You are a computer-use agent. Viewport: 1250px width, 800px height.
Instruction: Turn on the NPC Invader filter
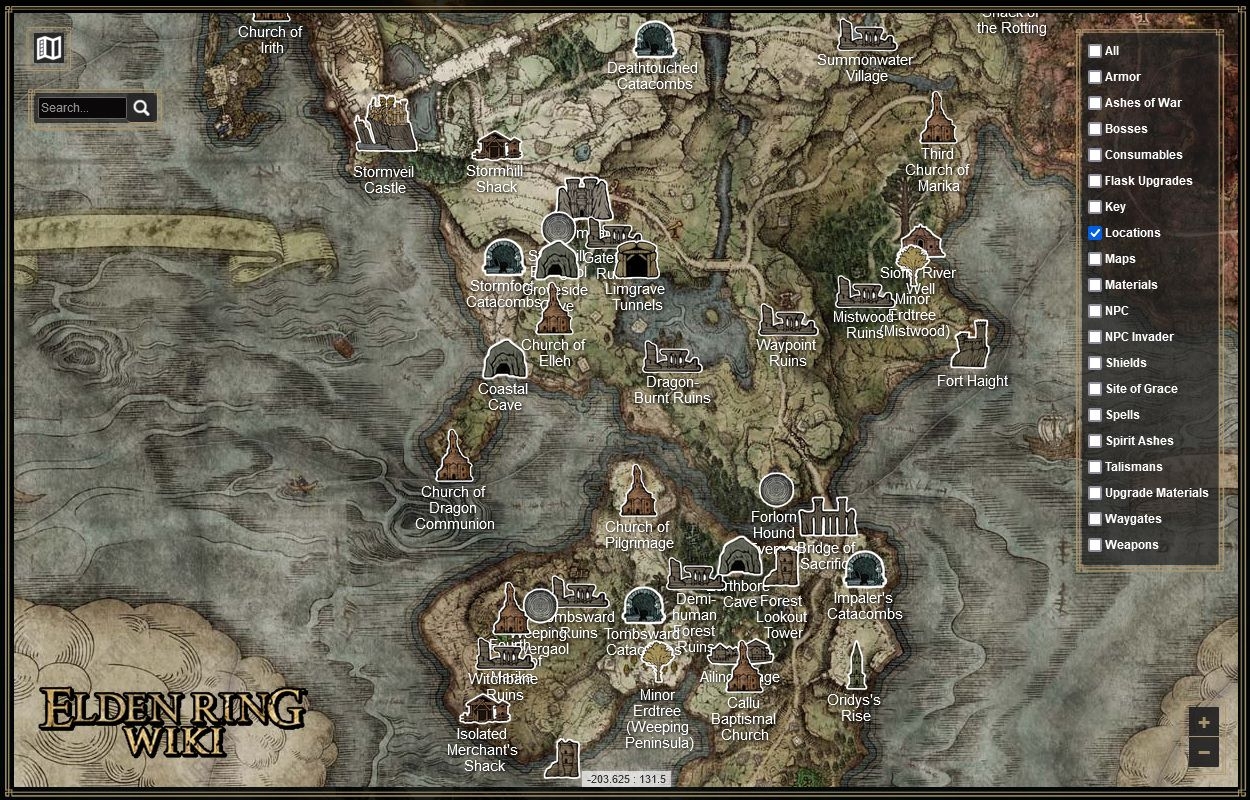pos(1095,337)
